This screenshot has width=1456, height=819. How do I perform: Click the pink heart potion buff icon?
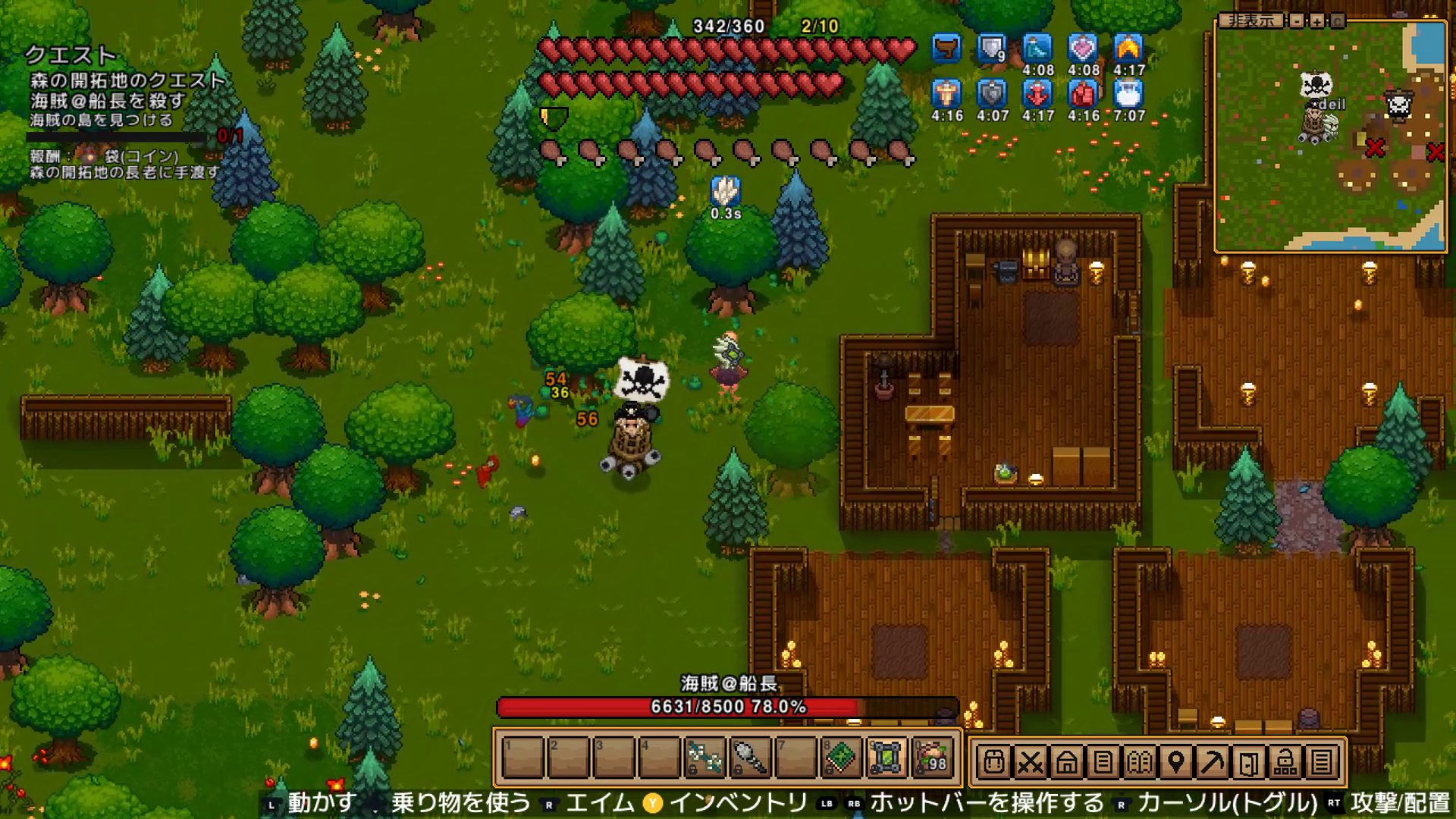pyautogui.click(x=1083, y=49)
